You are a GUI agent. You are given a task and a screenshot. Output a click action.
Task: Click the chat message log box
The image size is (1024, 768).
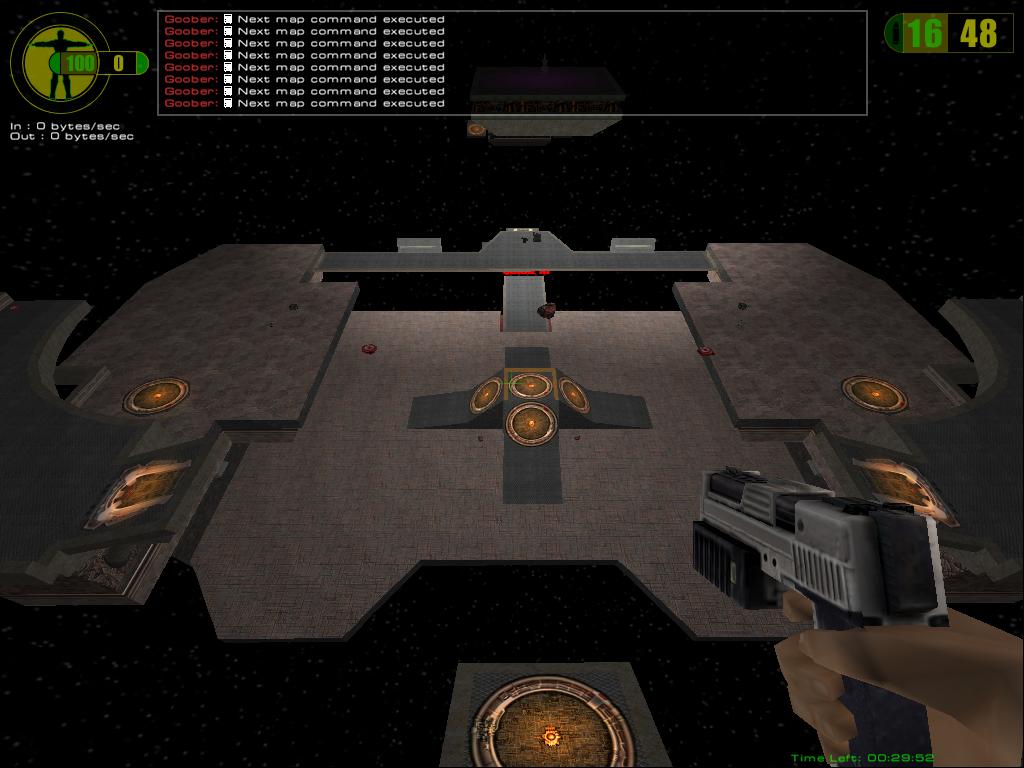tap(511, 62)
